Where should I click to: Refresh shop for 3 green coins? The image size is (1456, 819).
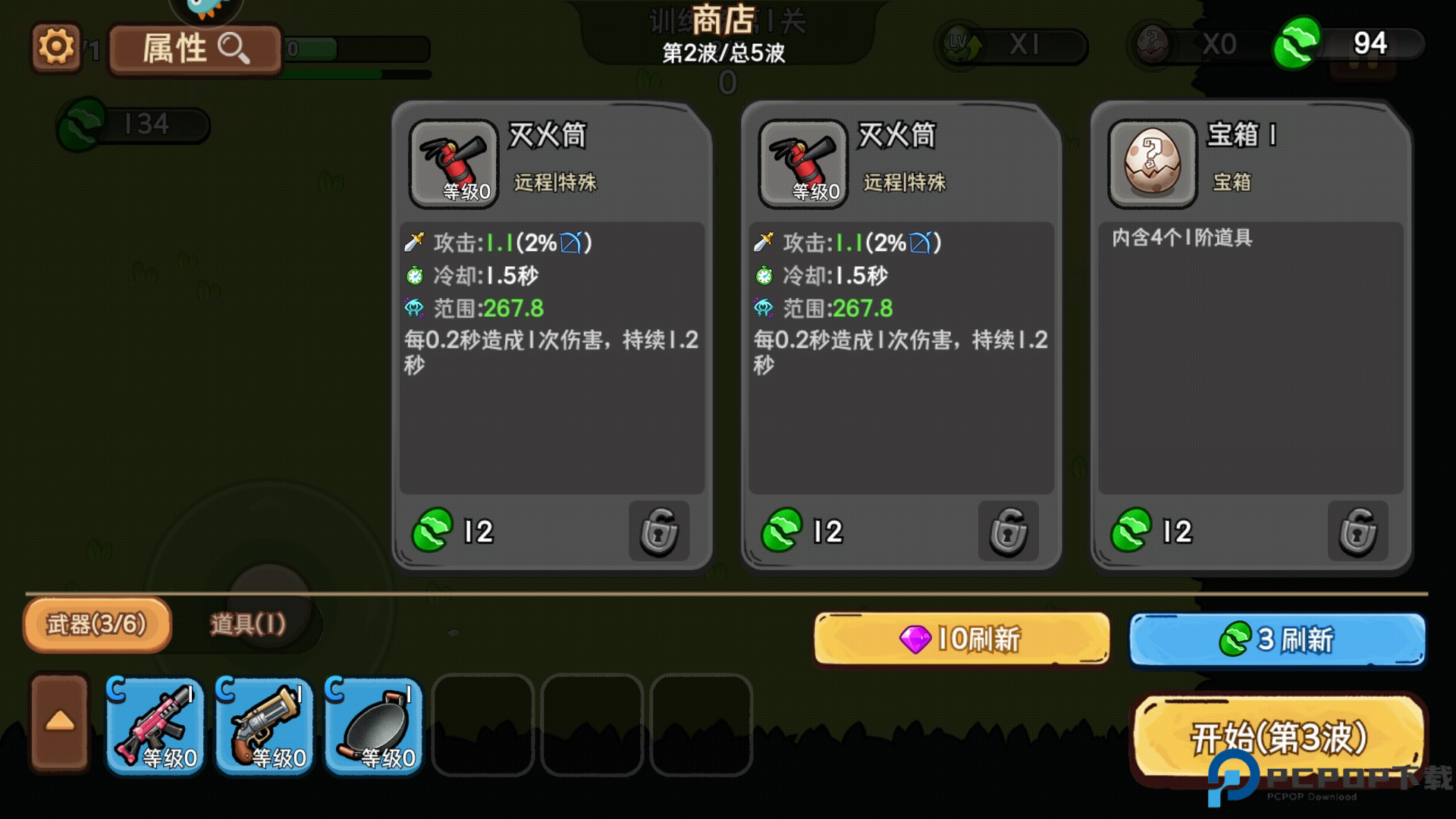pos(1277,639)
